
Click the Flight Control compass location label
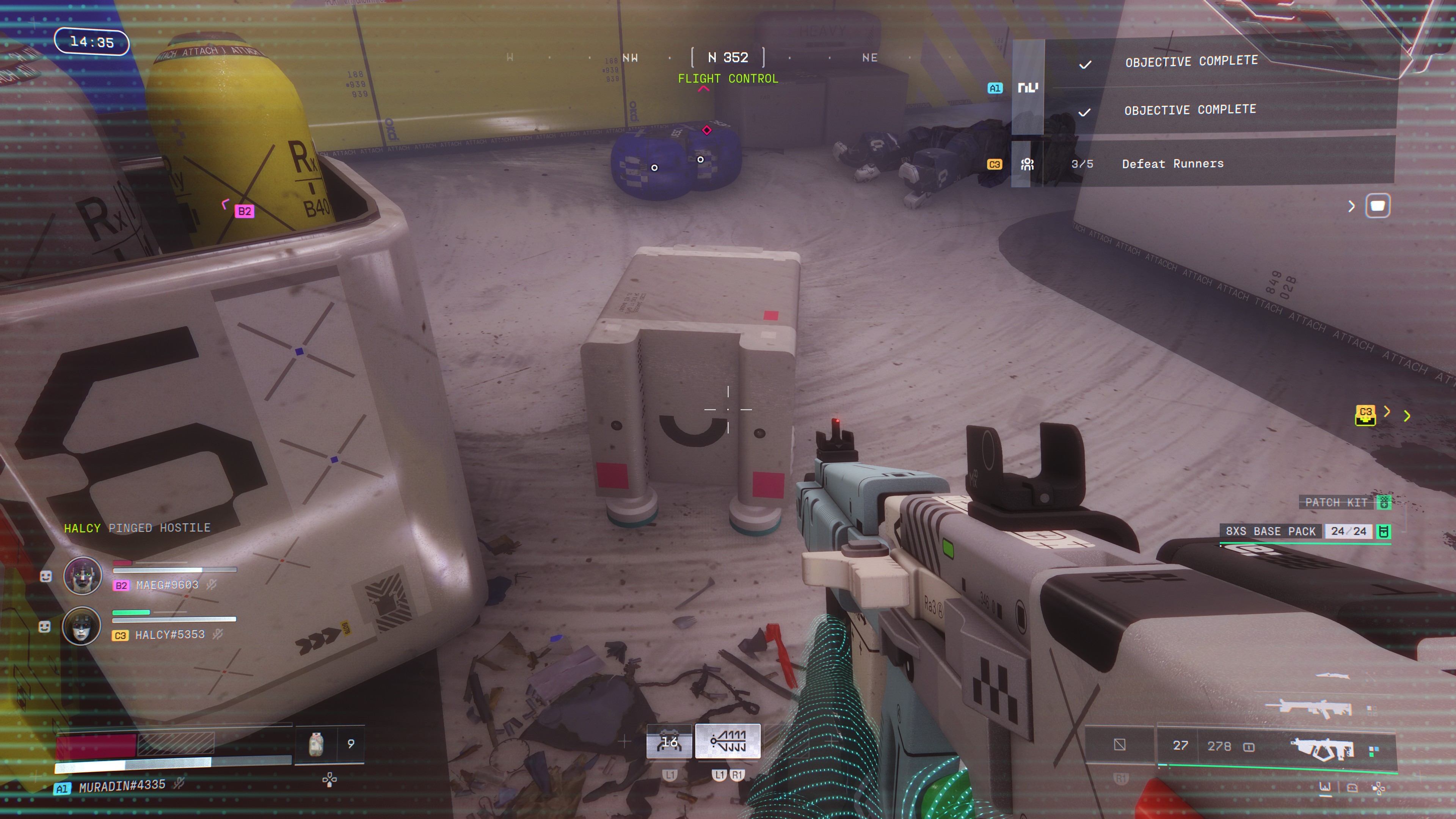point(728,78)
